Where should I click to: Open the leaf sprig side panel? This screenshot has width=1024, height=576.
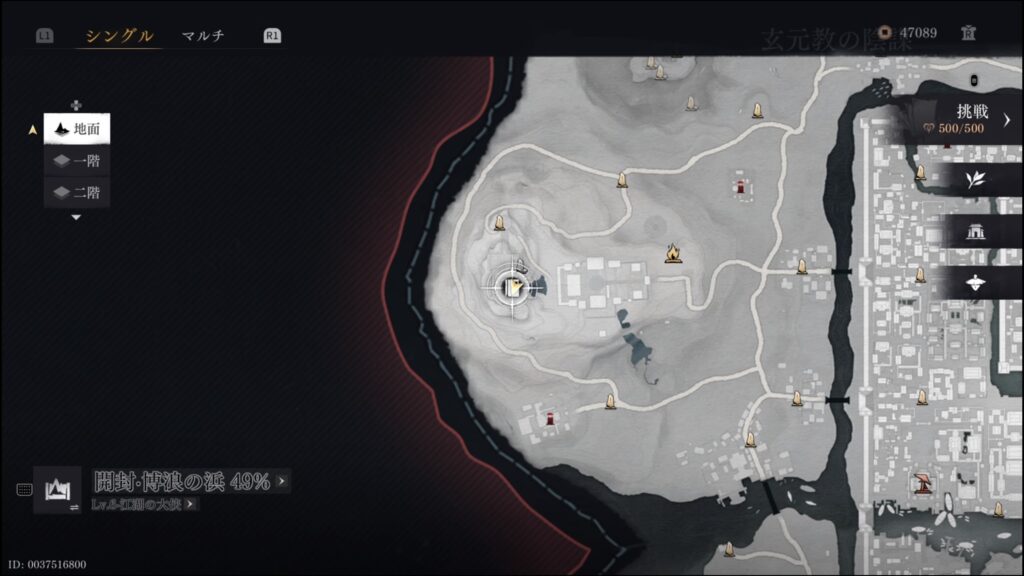973,180
